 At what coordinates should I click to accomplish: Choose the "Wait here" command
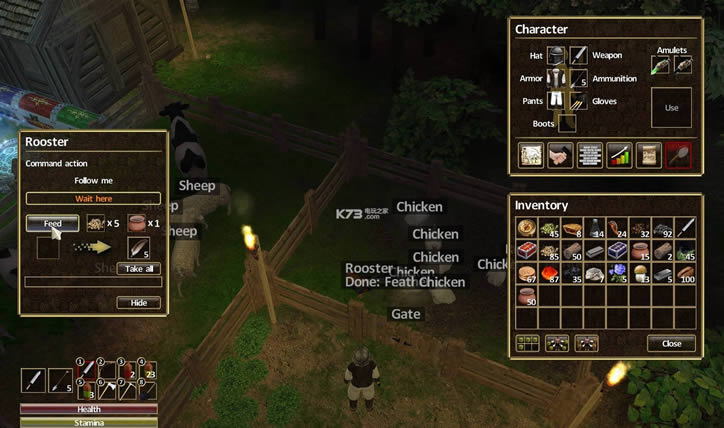click(92, 198)
